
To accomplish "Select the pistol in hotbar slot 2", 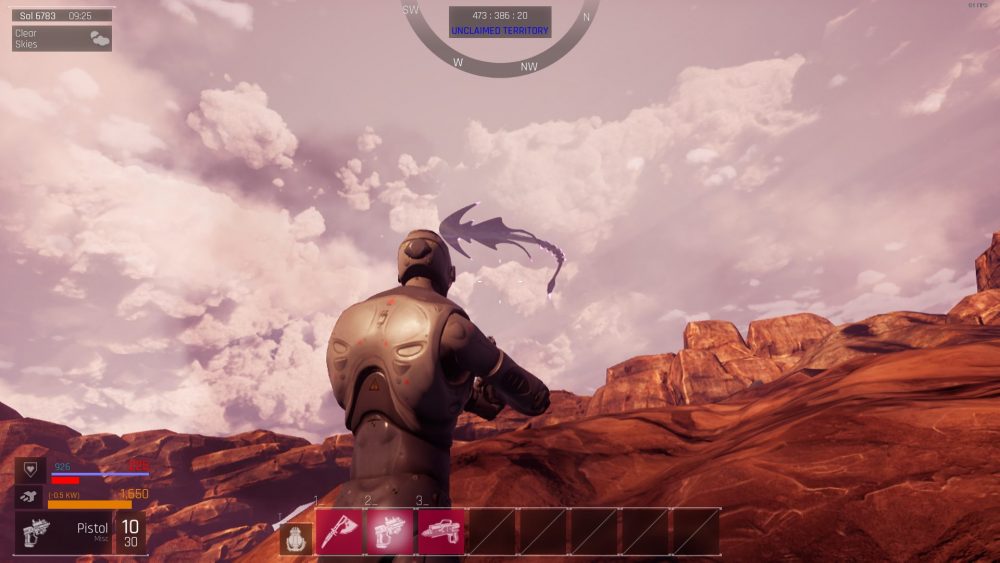I will [x=390, y=531].
